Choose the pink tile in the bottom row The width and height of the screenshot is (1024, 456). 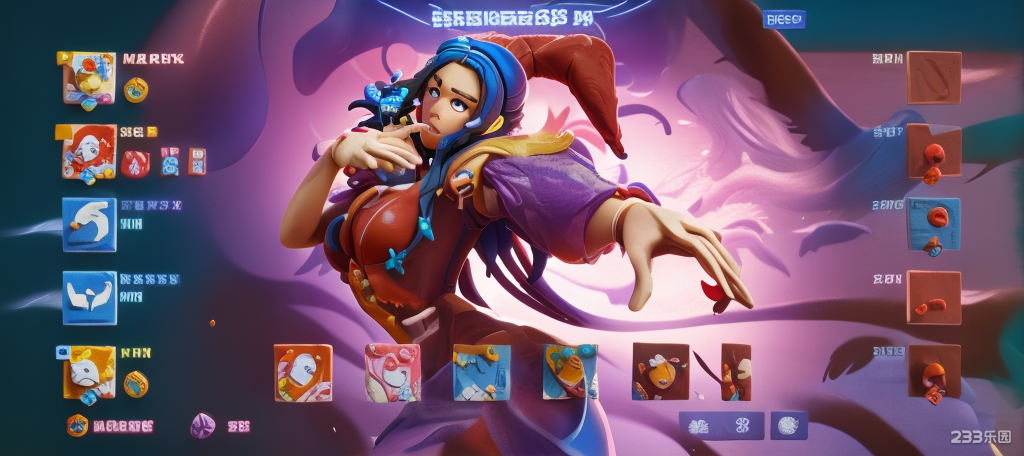(392, 372)
